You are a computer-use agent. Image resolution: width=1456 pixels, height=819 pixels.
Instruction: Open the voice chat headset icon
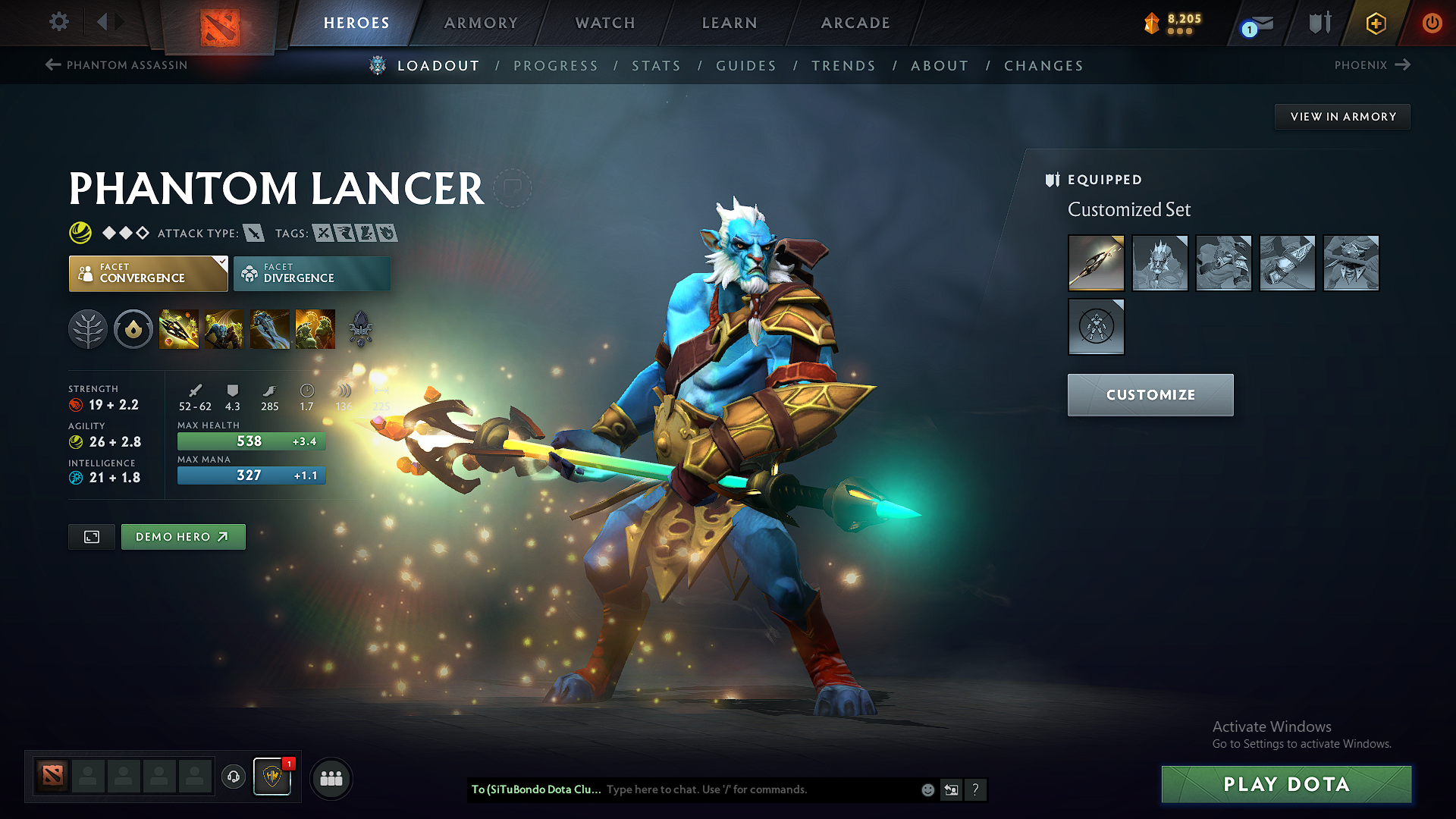click(x=233, y=777)
